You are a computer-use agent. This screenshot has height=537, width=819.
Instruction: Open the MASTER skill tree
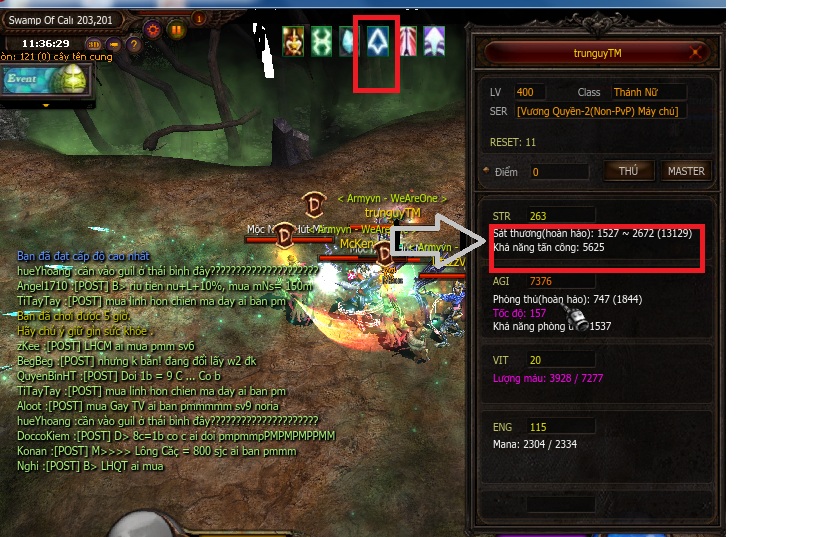[x=686, y=171]
